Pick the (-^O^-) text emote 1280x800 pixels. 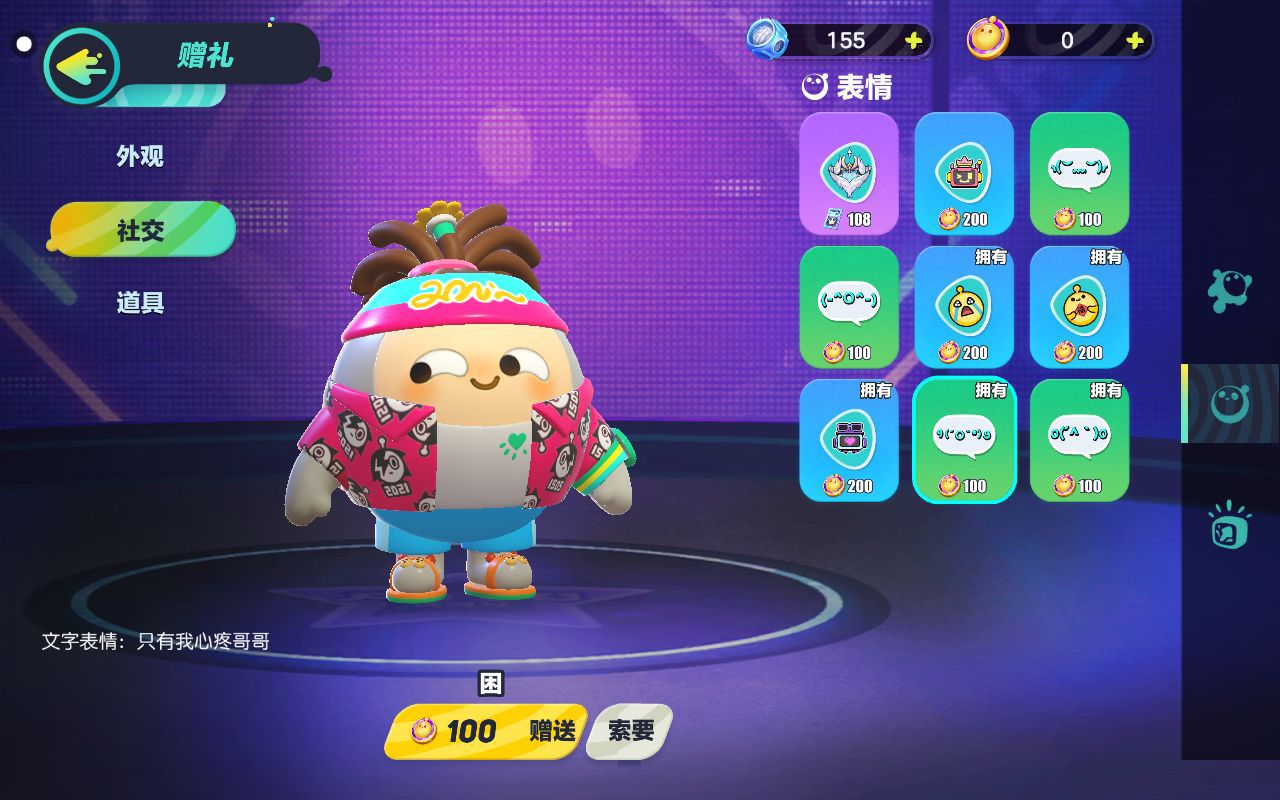849,306
